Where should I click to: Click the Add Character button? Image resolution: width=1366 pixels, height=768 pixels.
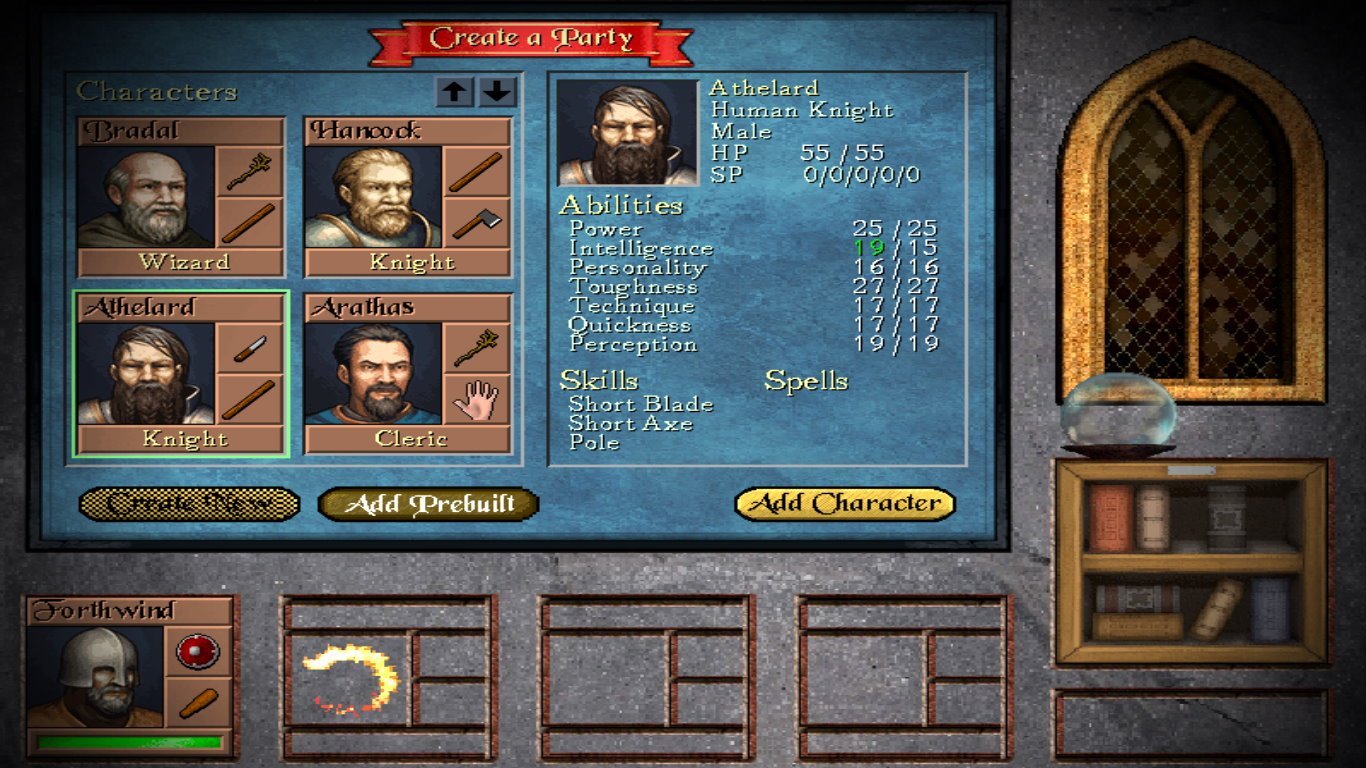point(845,503)
